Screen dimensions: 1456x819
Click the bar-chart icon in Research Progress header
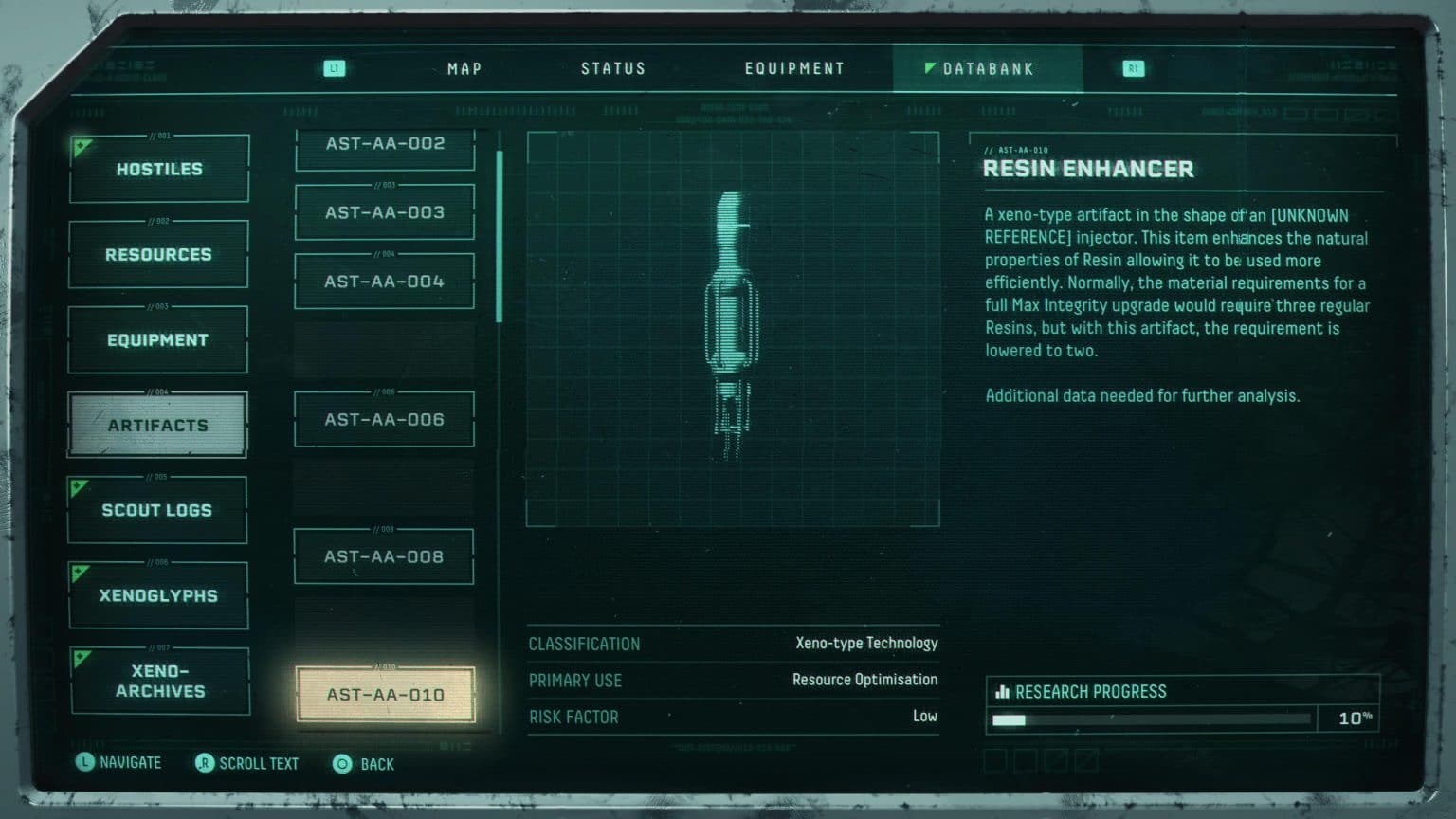pyautogui.click(x=1003, y=691)
